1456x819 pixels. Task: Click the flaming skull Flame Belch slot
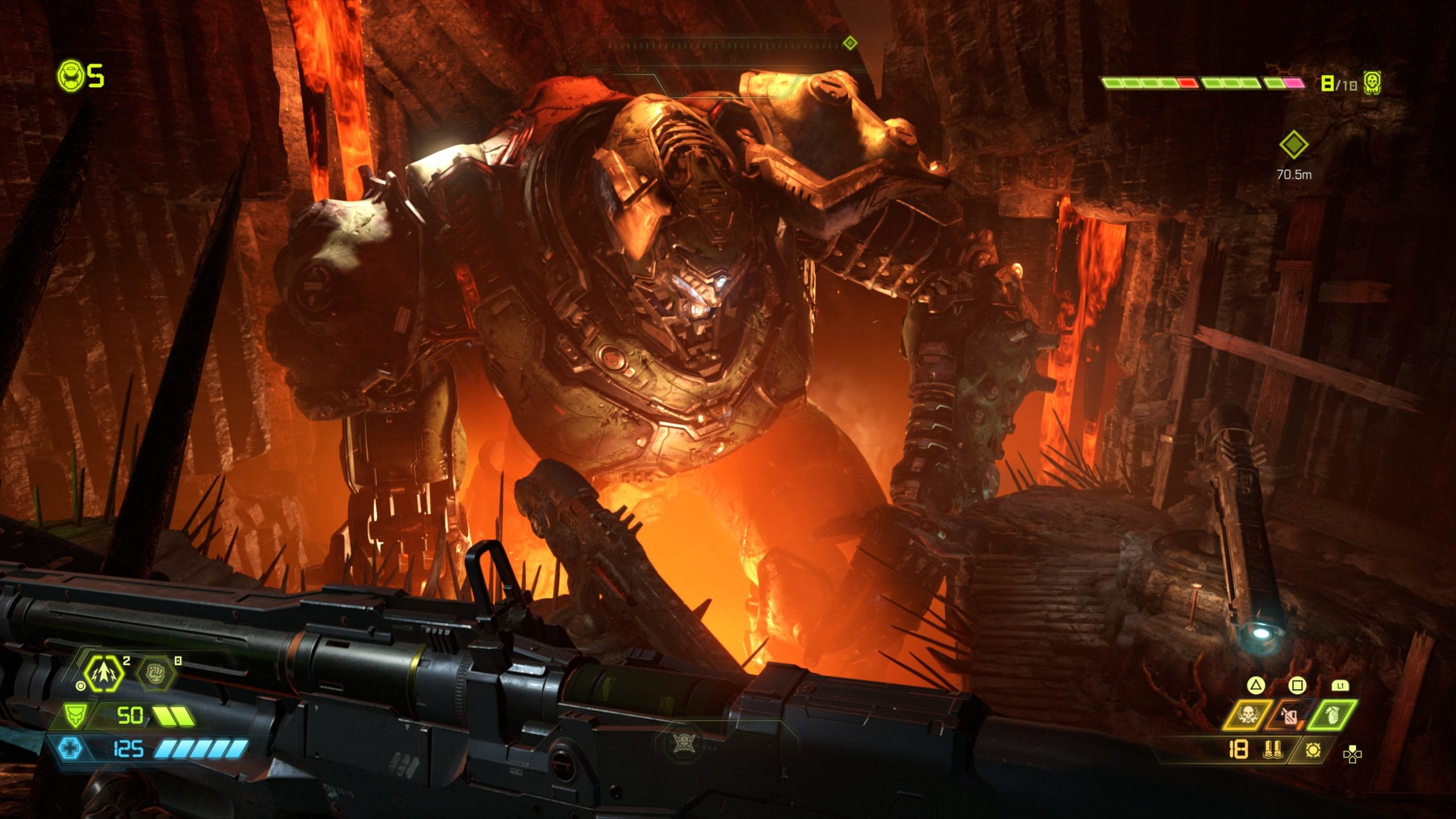[x=1248, y=716]
